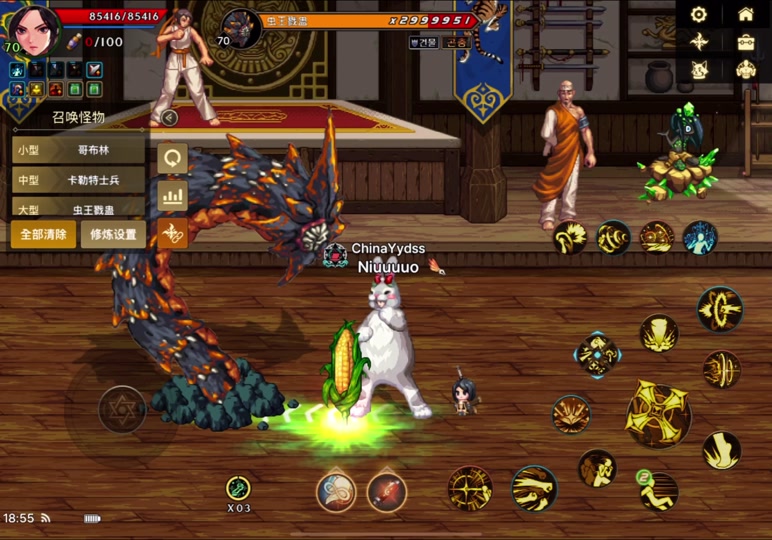This screenshot has width=772, height=540.
Task: Collapse the summon panel with the left arrow
Action: (x=170, y=118)
